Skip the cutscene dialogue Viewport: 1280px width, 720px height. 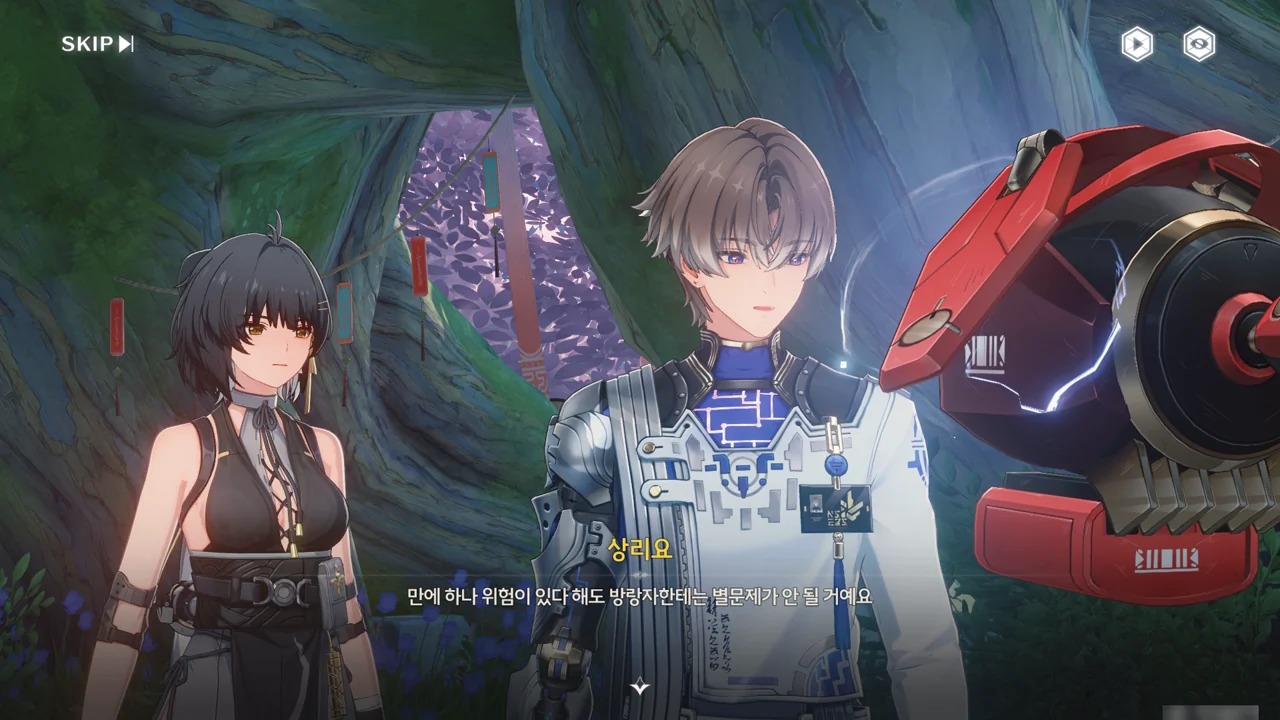[x=97, y=44]
